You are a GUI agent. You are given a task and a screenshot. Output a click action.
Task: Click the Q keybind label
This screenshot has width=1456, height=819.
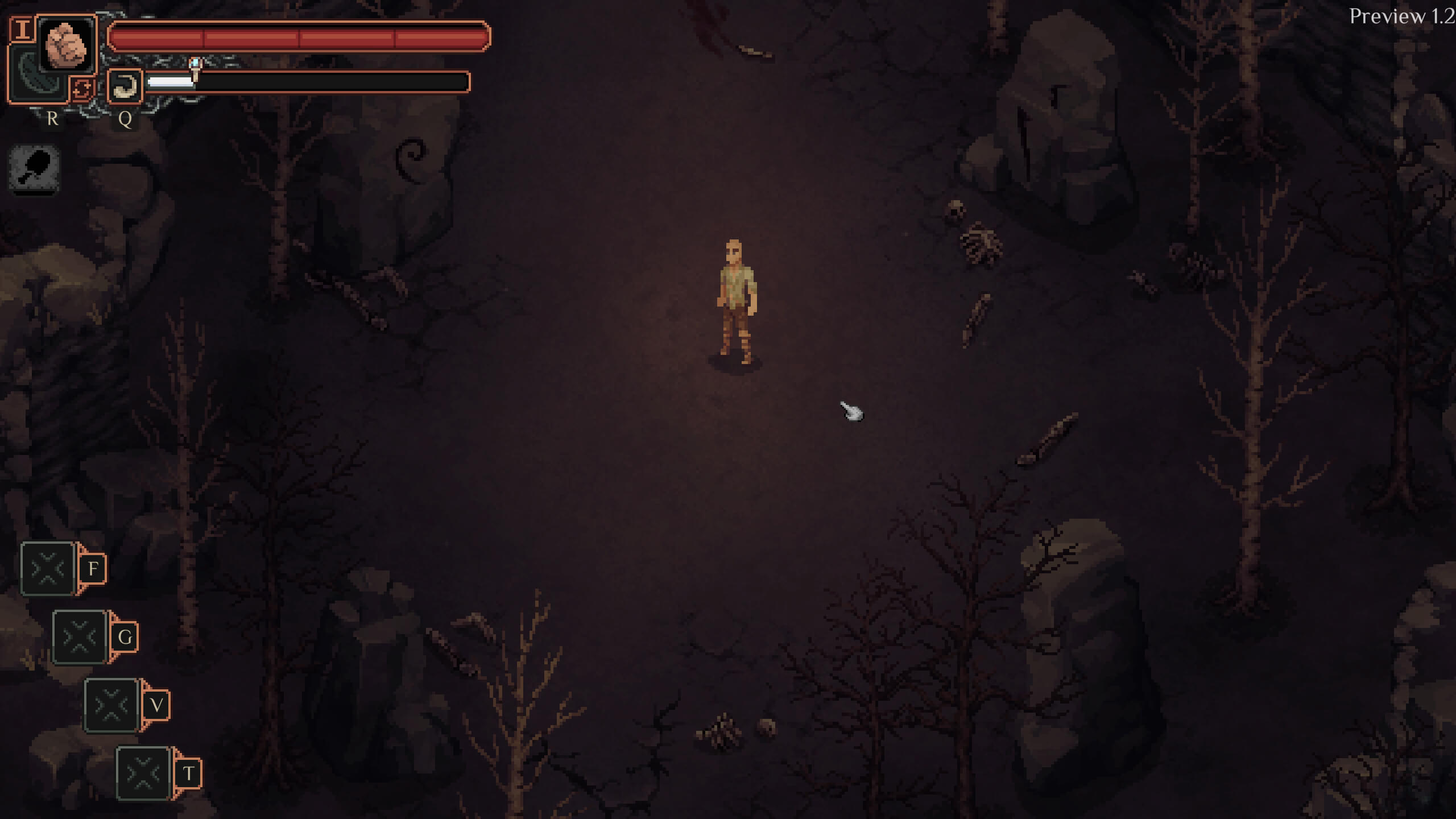[x=126, y=120]
